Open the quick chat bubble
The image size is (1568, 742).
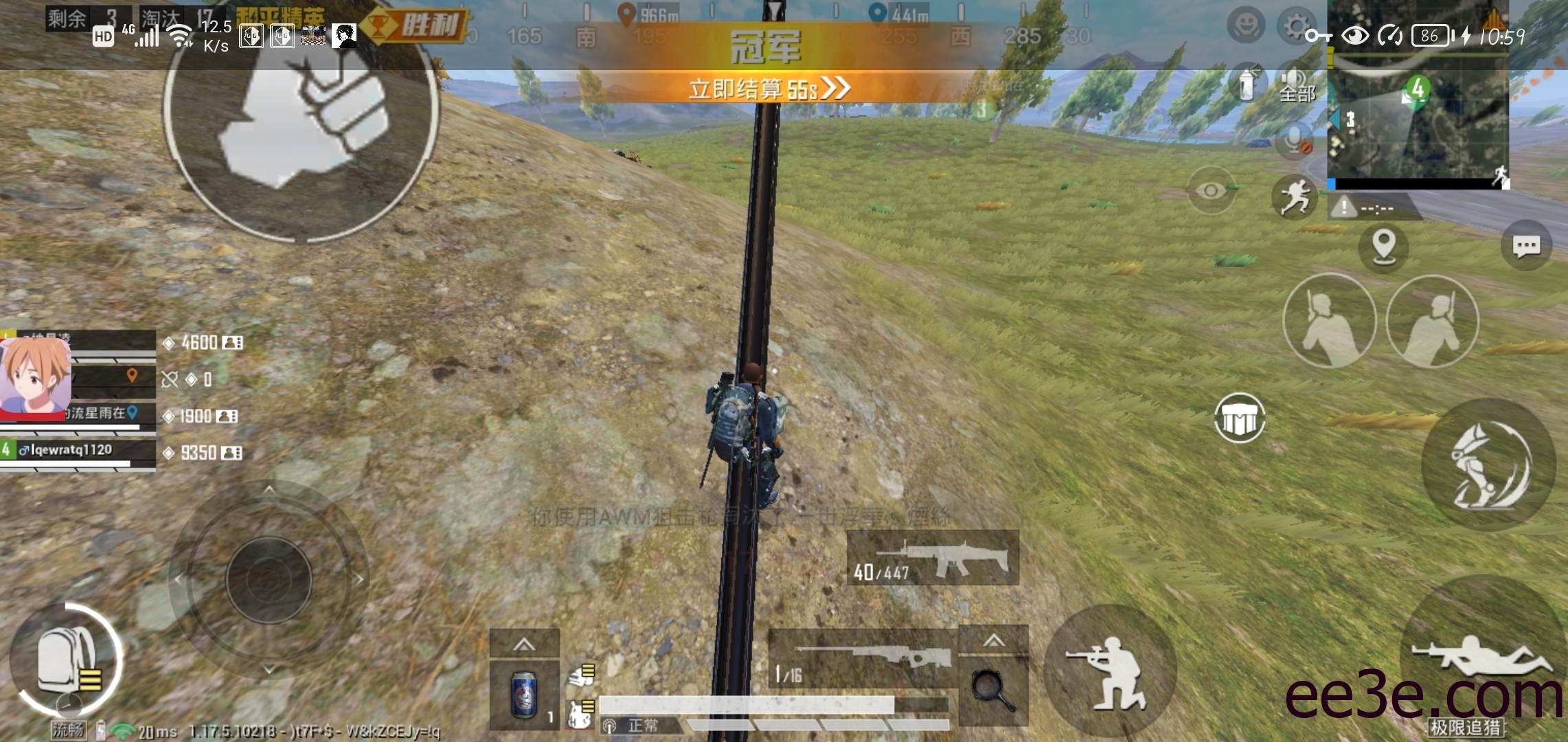(x=1526, y=245)
